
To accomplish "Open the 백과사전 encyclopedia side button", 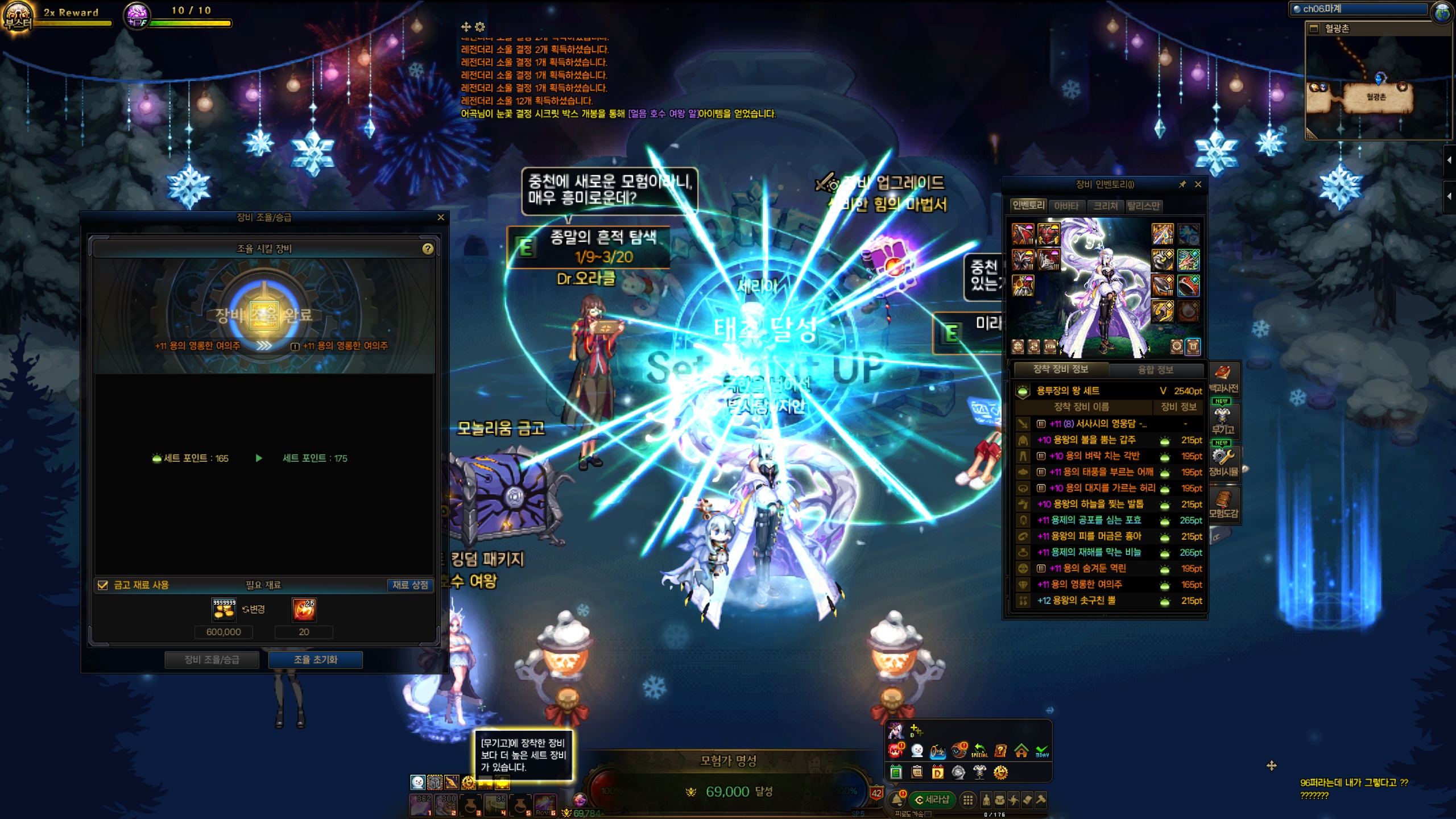I will [1223, 379].
